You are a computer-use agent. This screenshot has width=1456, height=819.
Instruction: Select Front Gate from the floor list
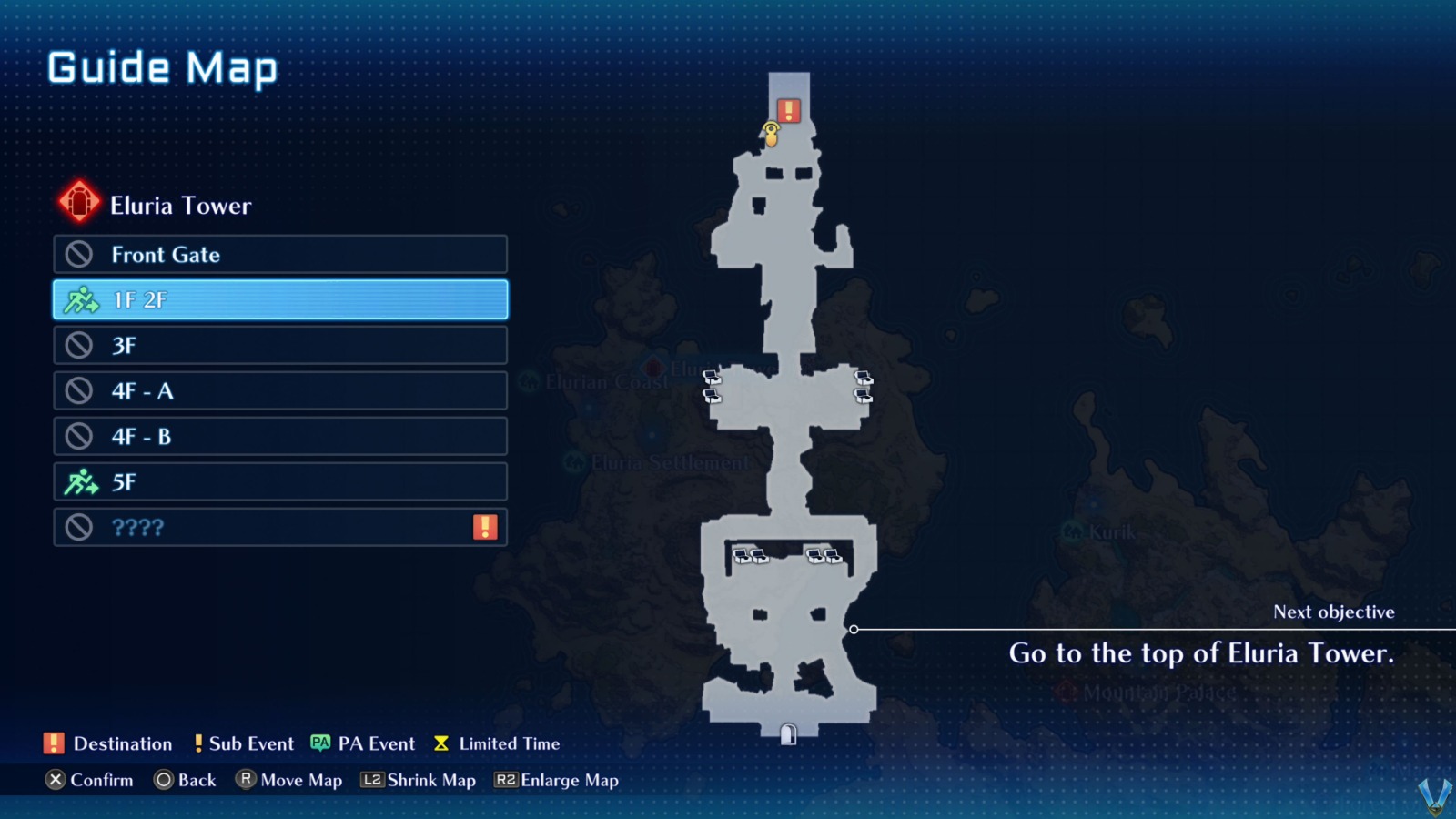coord(279,255)
